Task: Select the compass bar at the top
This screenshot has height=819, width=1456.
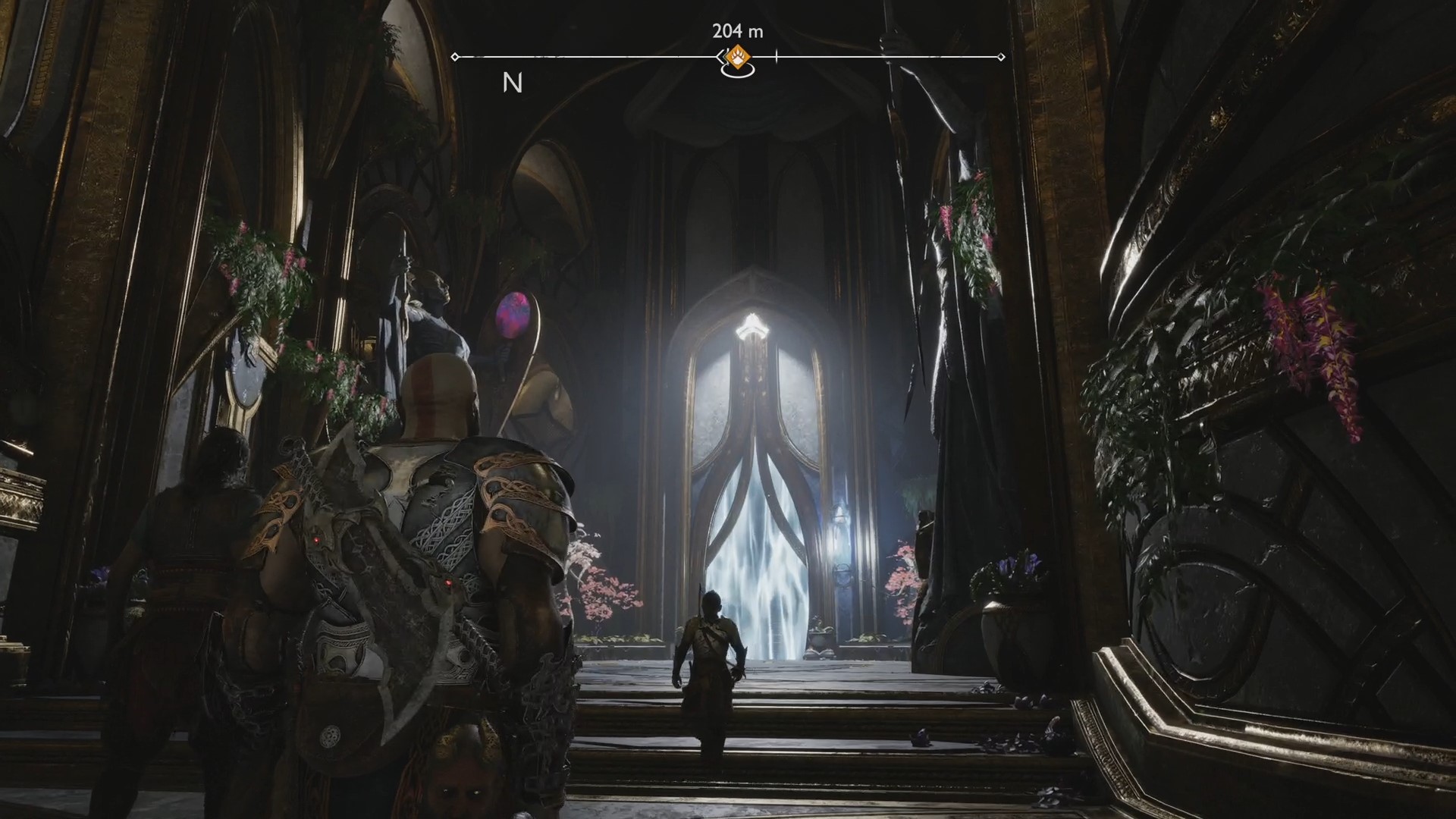Action: click(607, 55)
